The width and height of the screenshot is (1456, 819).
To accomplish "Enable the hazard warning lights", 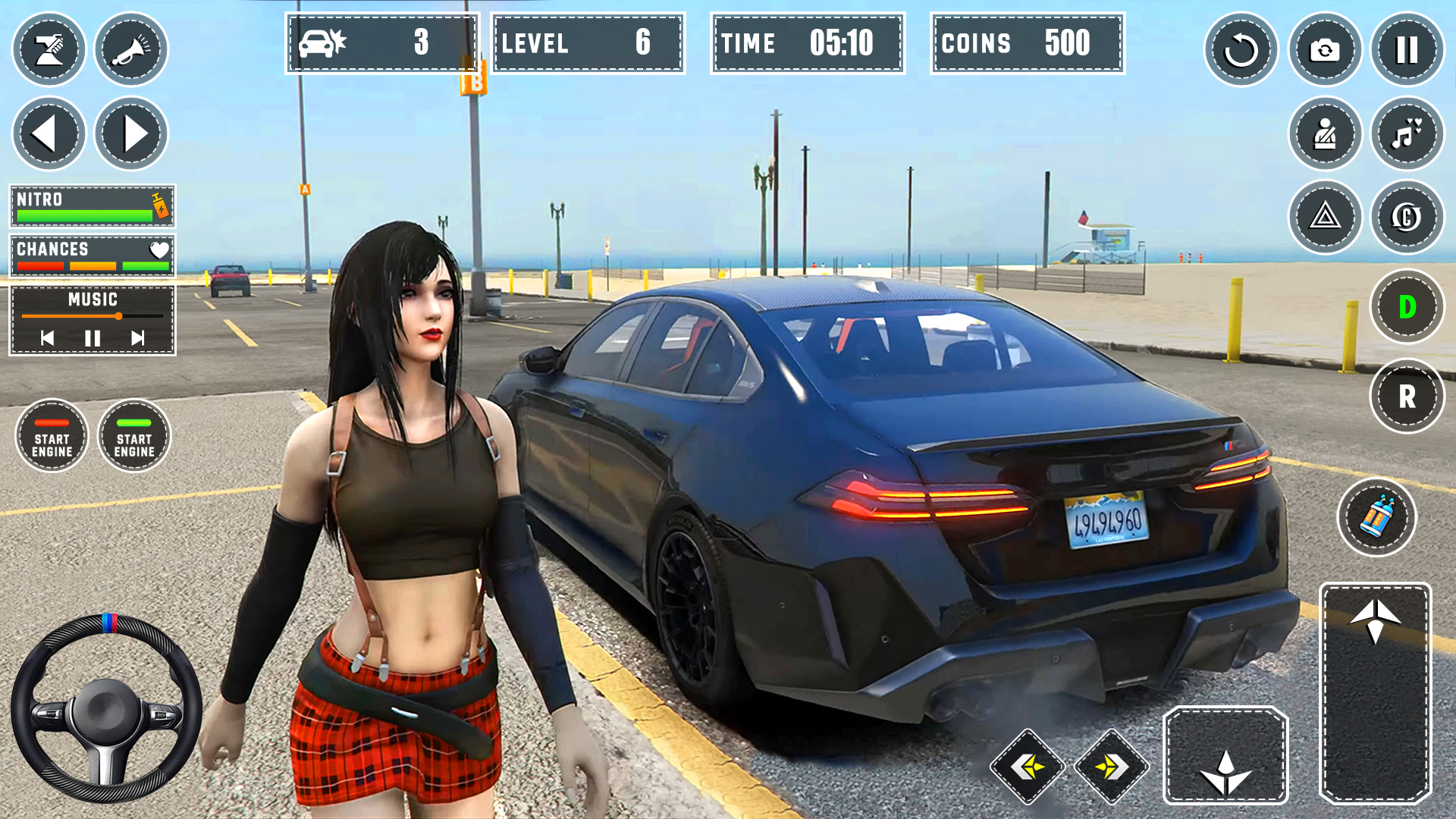I will click(x=1325, y=218).
